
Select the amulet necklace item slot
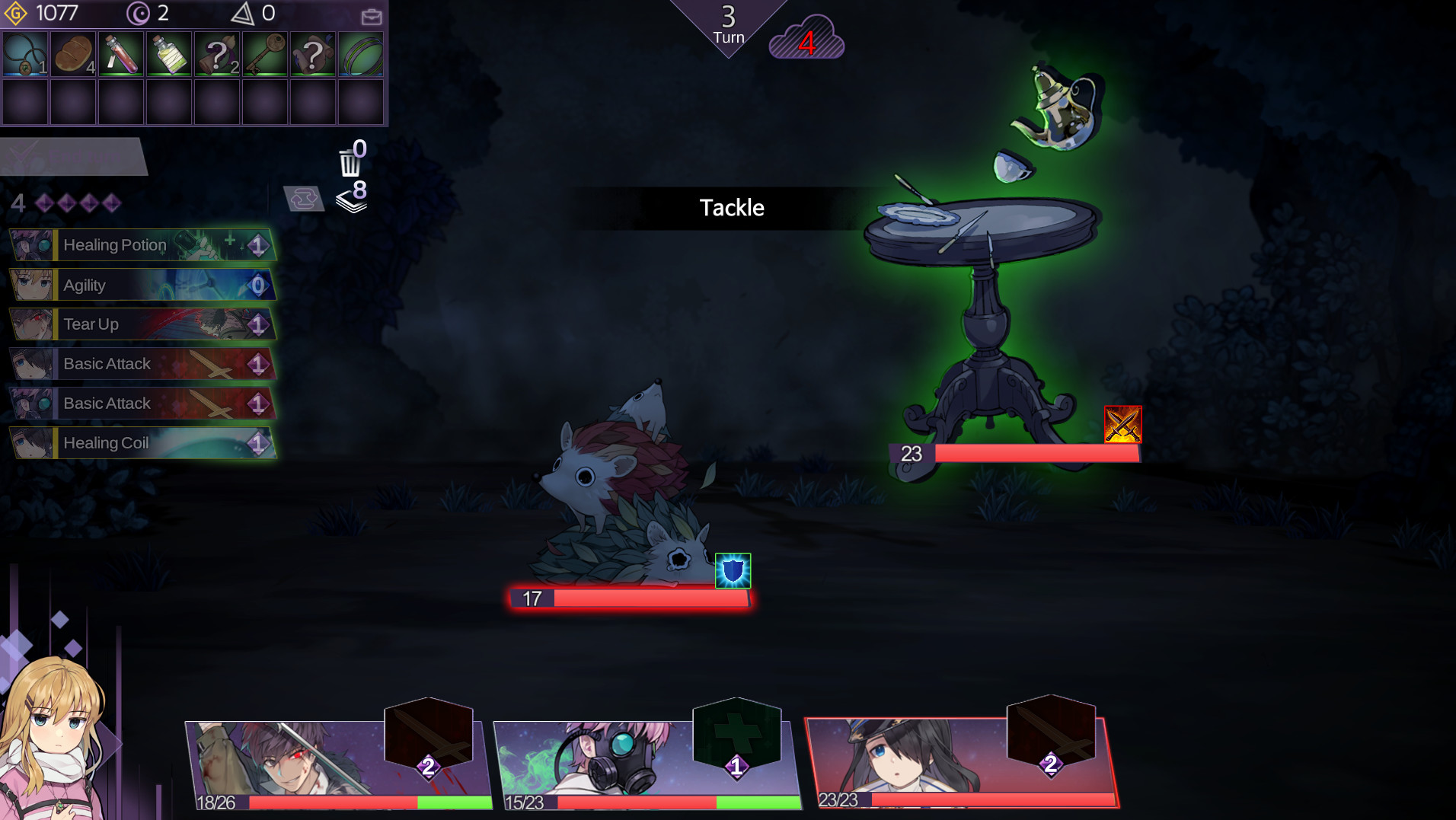(25, 54)
